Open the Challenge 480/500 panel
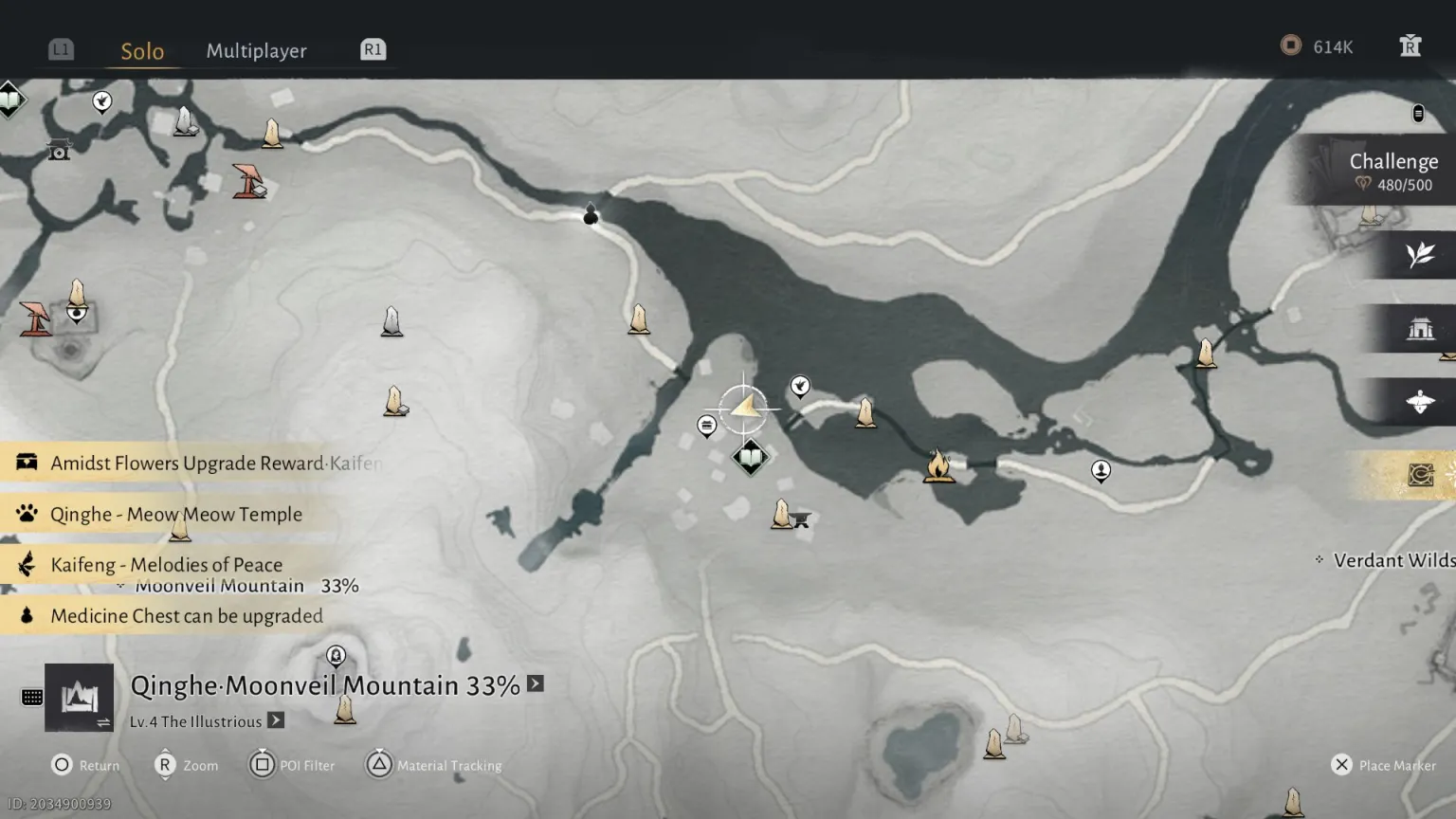 pyautogui.click(x=1392, y=172)
